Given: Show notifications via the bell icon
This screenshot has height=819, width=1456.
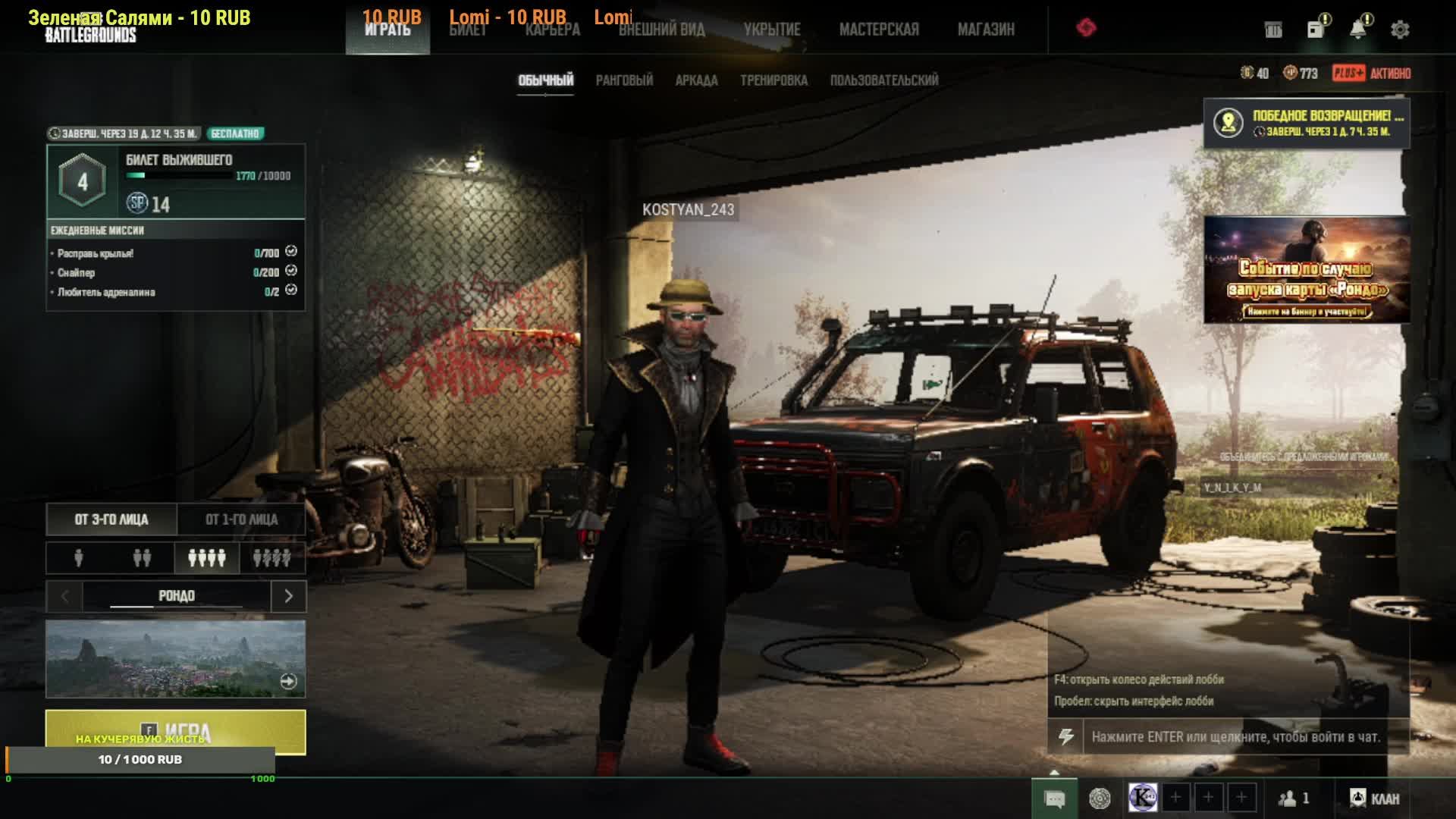Looking at the screenshot, I should (x=1358, y=30).
